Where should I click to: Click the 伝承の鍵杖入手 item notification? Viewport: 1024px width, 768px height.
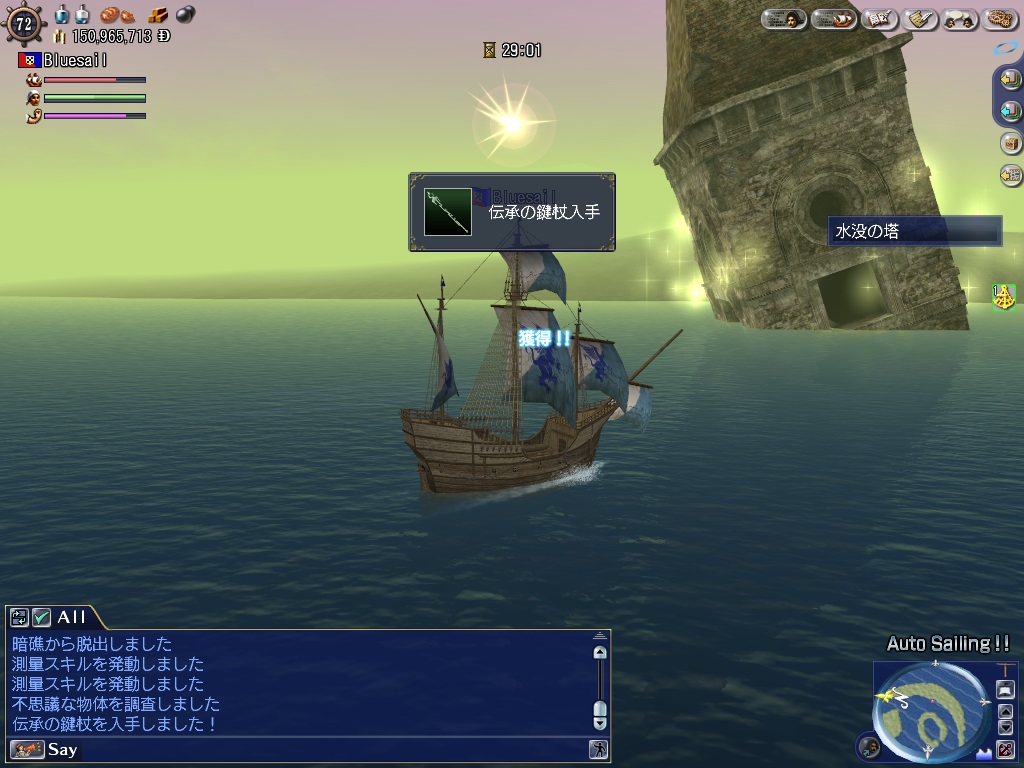pos(512,212)
